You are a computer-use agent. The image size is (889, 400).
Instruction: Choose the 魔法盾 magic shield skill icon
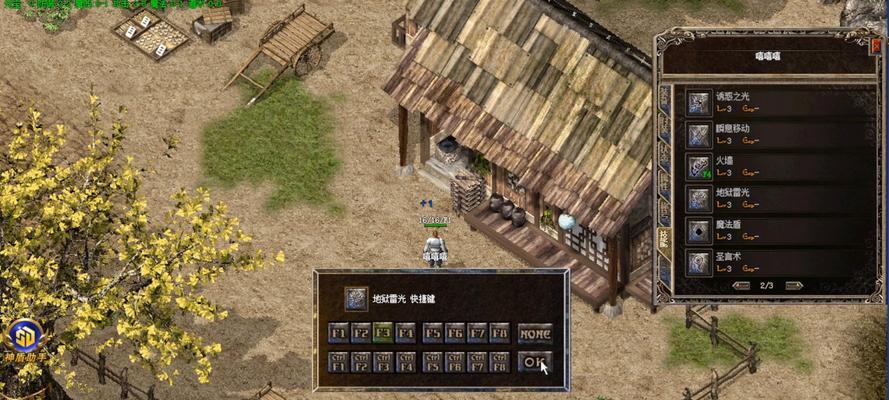pos(699,231)
